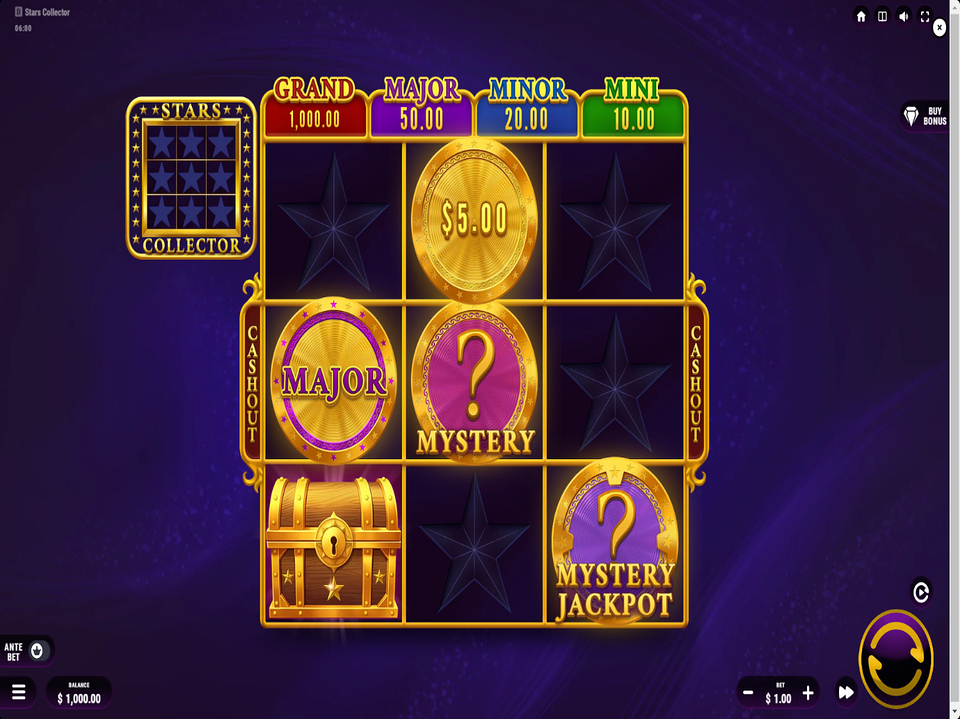Go to the home lobby
This screenshot has height=719, width=960.
coord(861,16)
